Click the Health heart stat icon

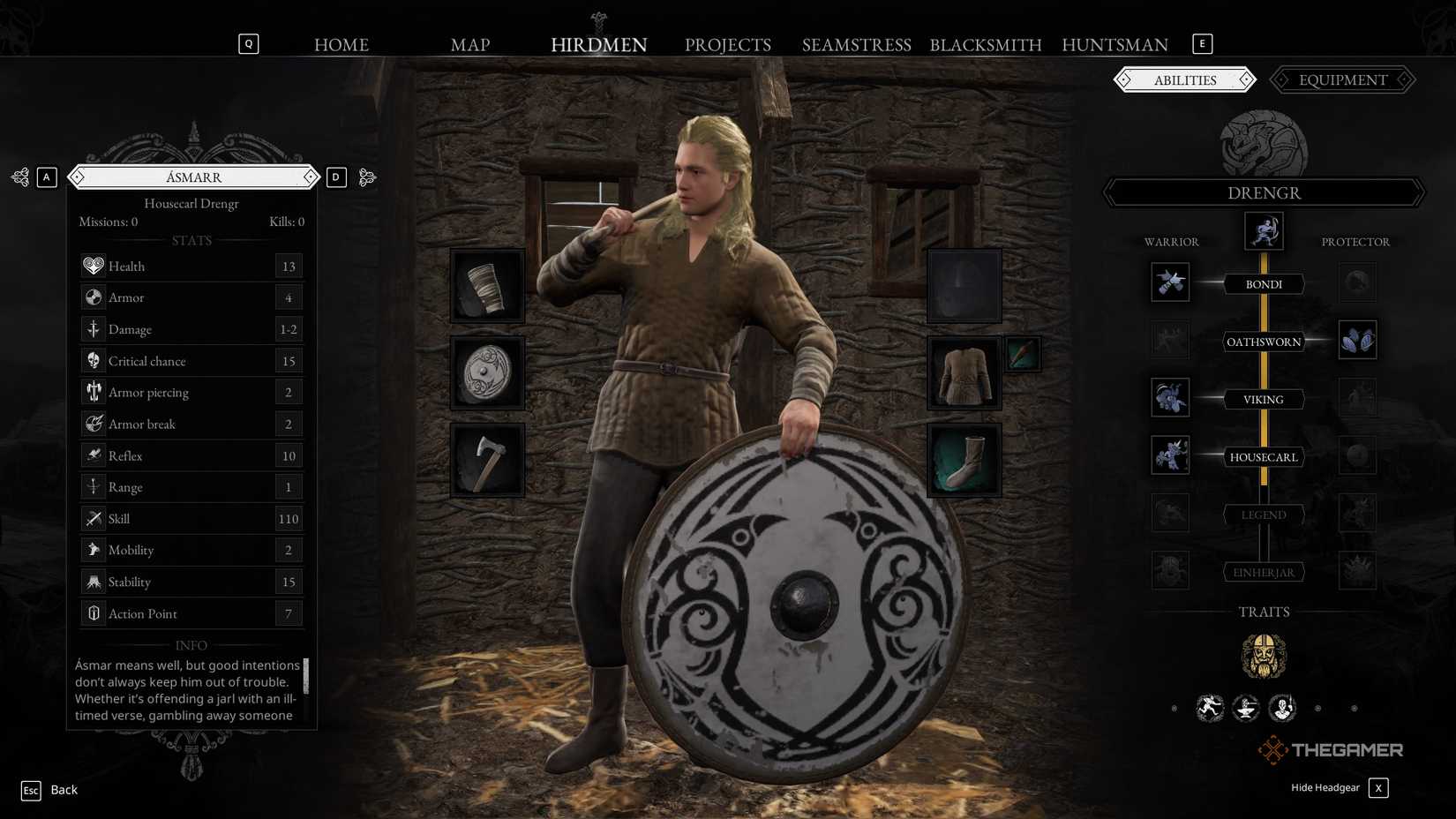(93, 265)
